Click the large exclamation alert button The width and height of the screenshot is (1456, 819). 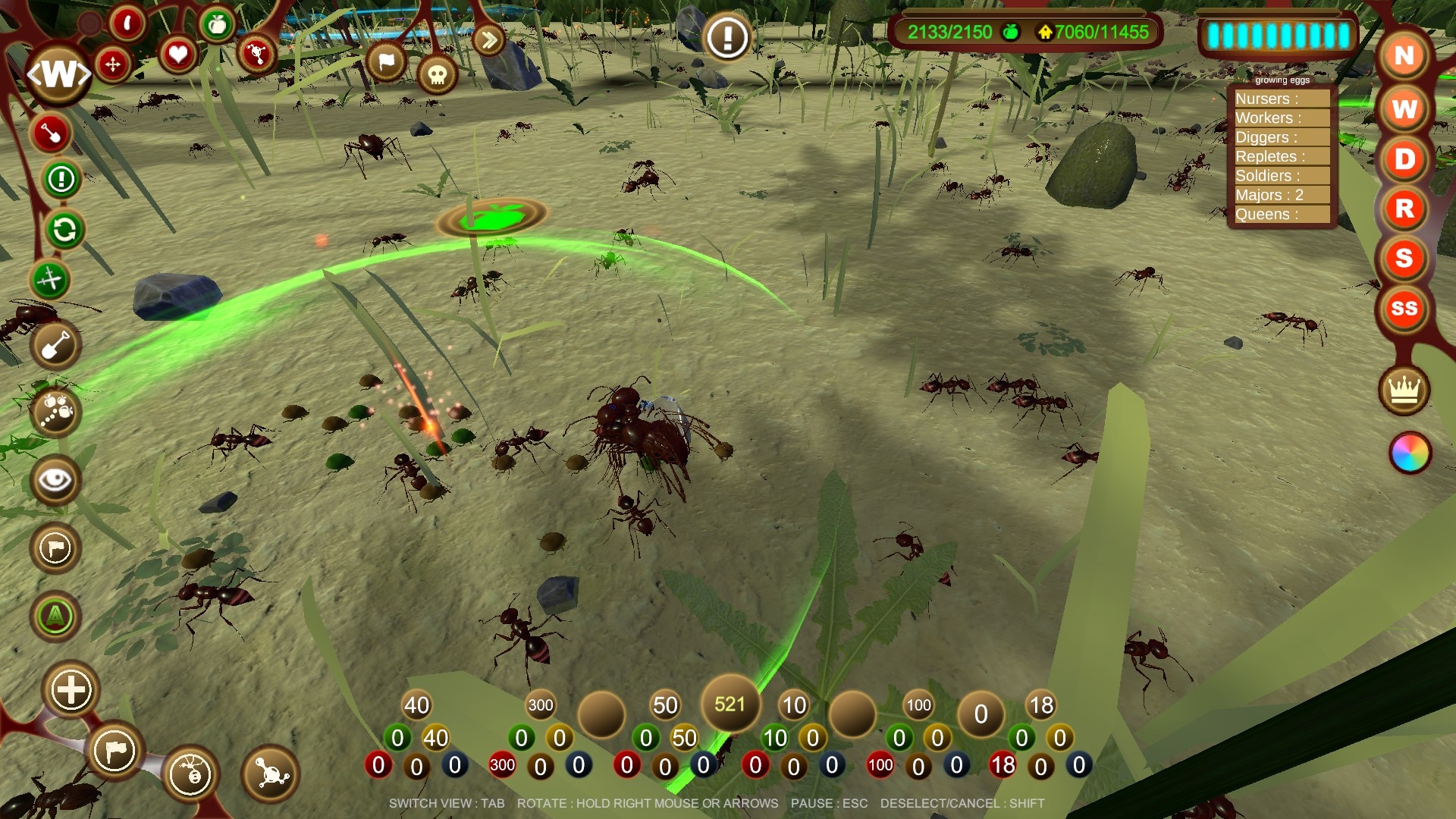pyautogui.click(x=727, y=36)
